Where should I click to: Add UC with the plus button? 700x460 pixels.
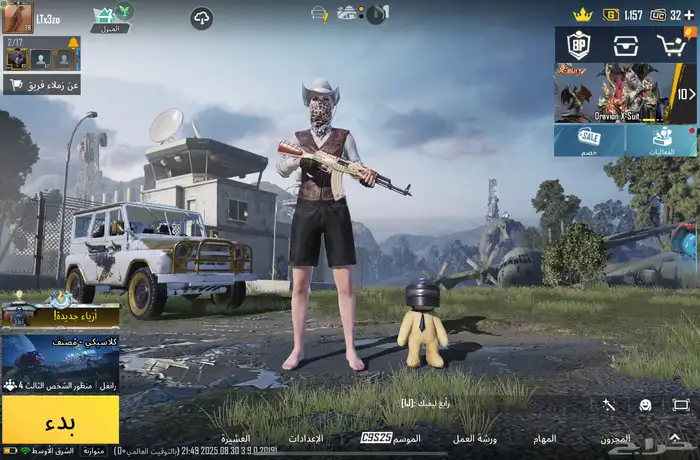(x=690, y=15)
